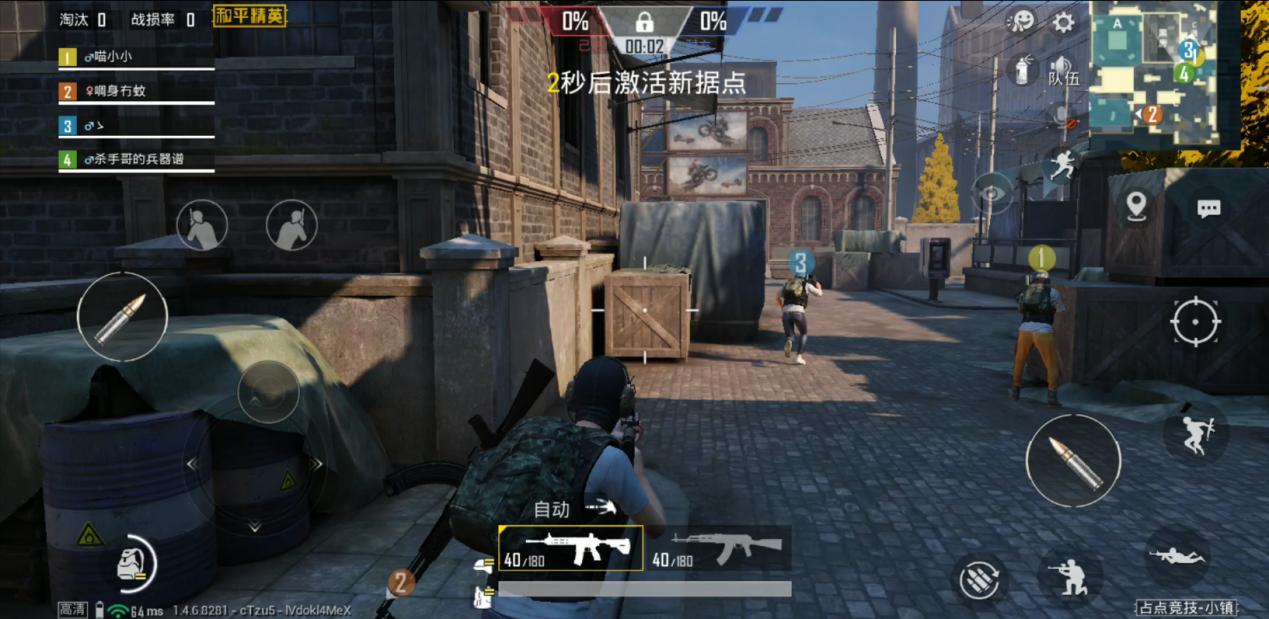1269x619 pixels.
Task: Fire using the right-side bullet button
Action: (x=1073, y=461)
